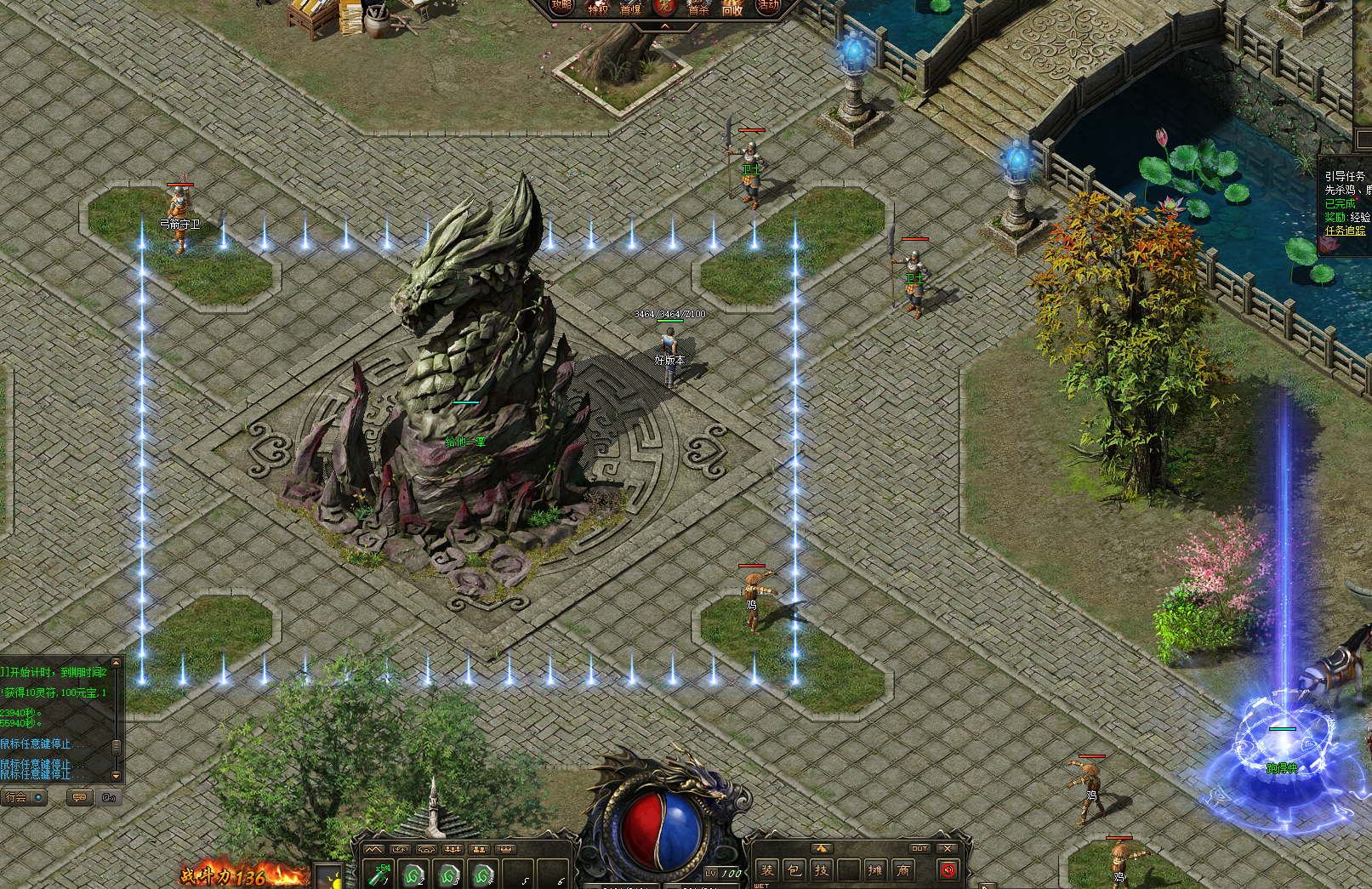Open the 技 skills panel
Image resolution: width=1372 pixels, height=889 pixels.
(822, 870)
